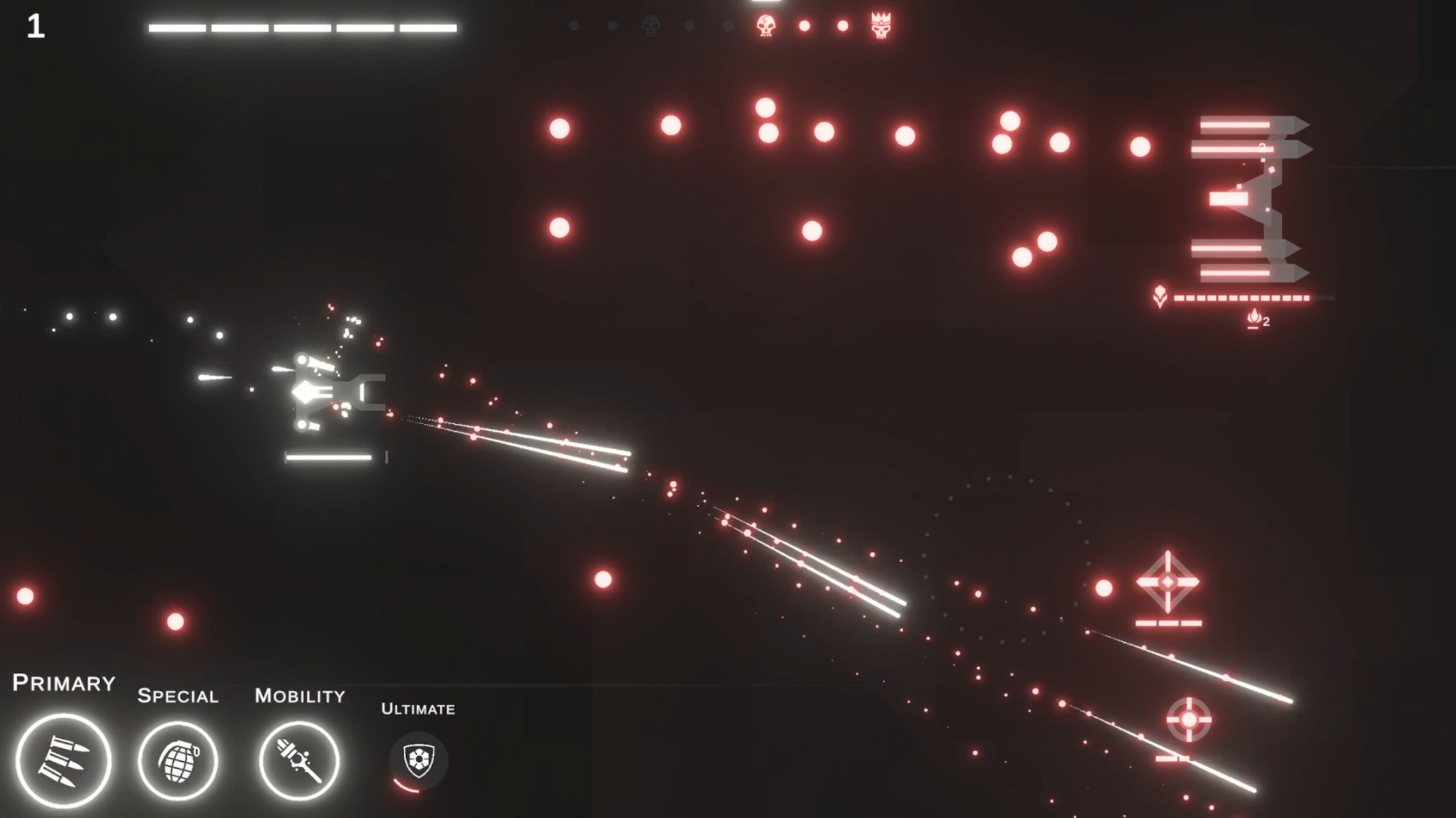Image resolution: width=1456 pixels, height=818 pixels.
Task: Click the Ultimate label text
Action: [x=417, y=708]
